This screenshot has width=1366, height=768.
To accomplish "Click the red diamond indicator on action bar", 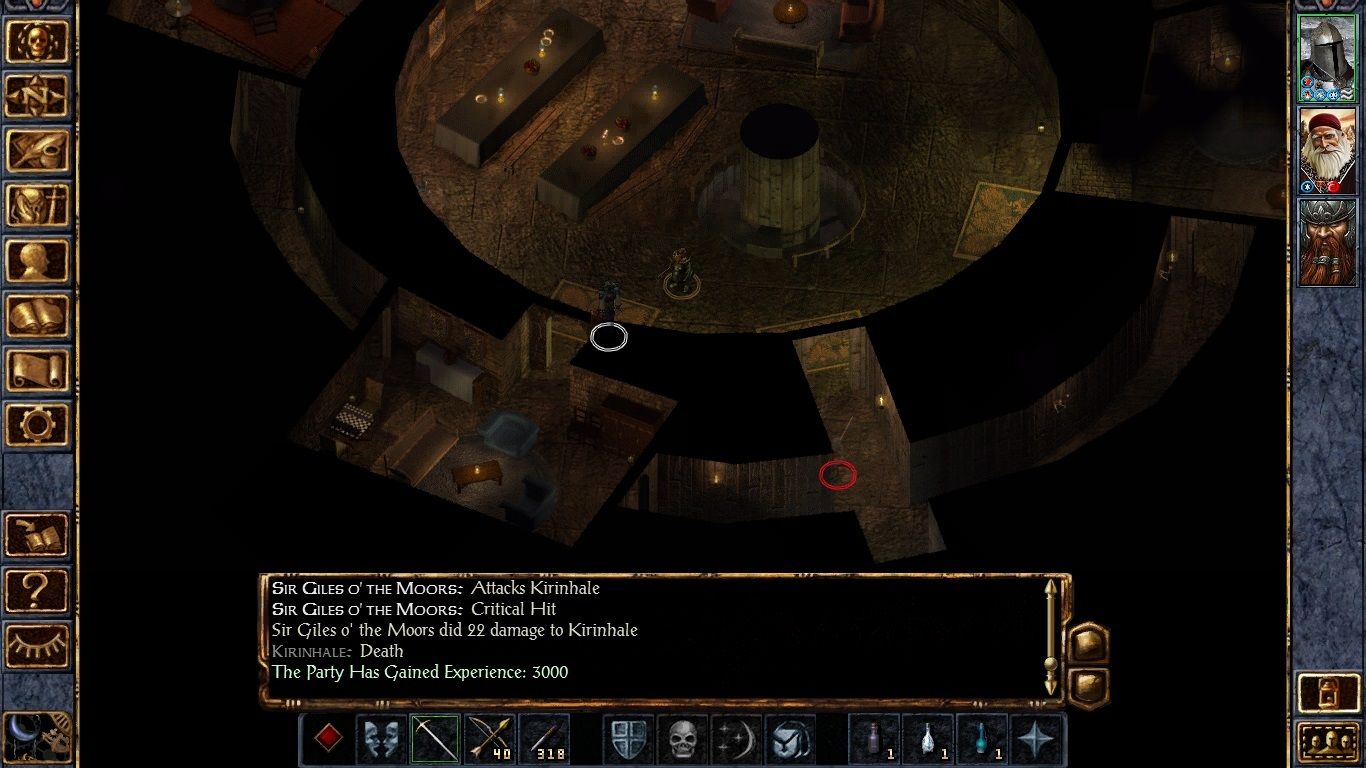I will tap(326, 735).
